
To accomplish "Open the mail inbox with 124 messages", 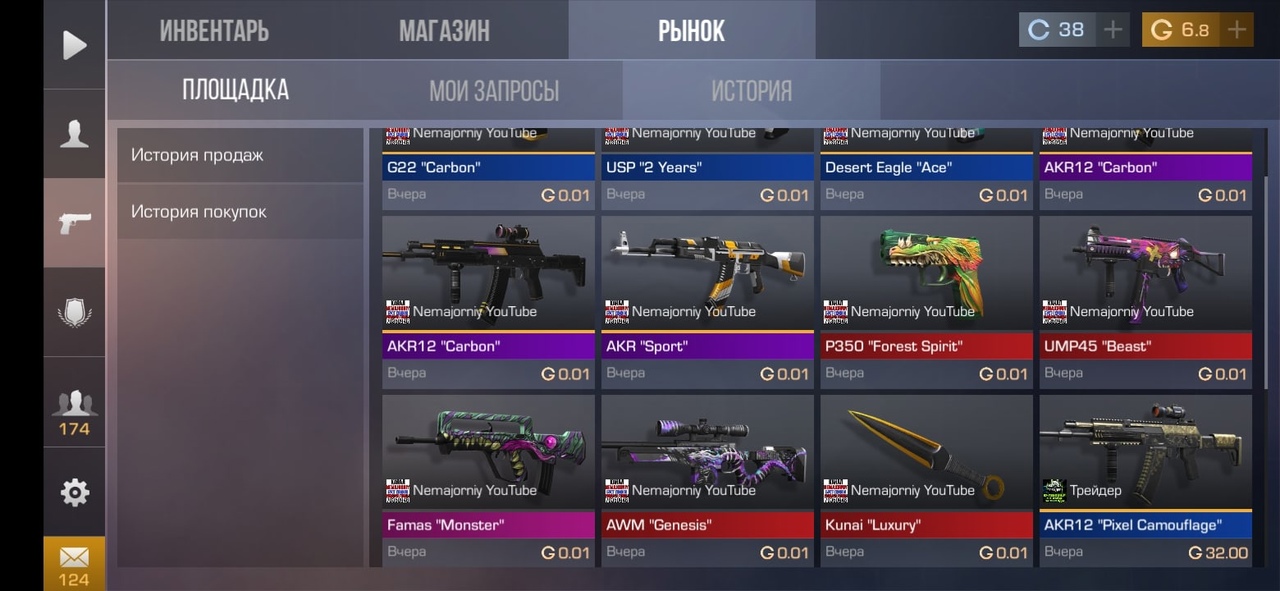I will (x=74, y=564).
